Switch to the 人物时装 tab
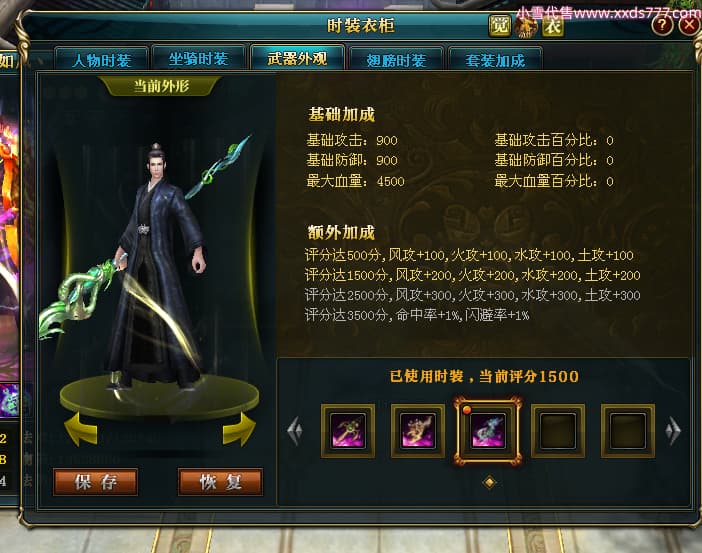This screenshot has width=702, height=553. [x=101, y=60]
